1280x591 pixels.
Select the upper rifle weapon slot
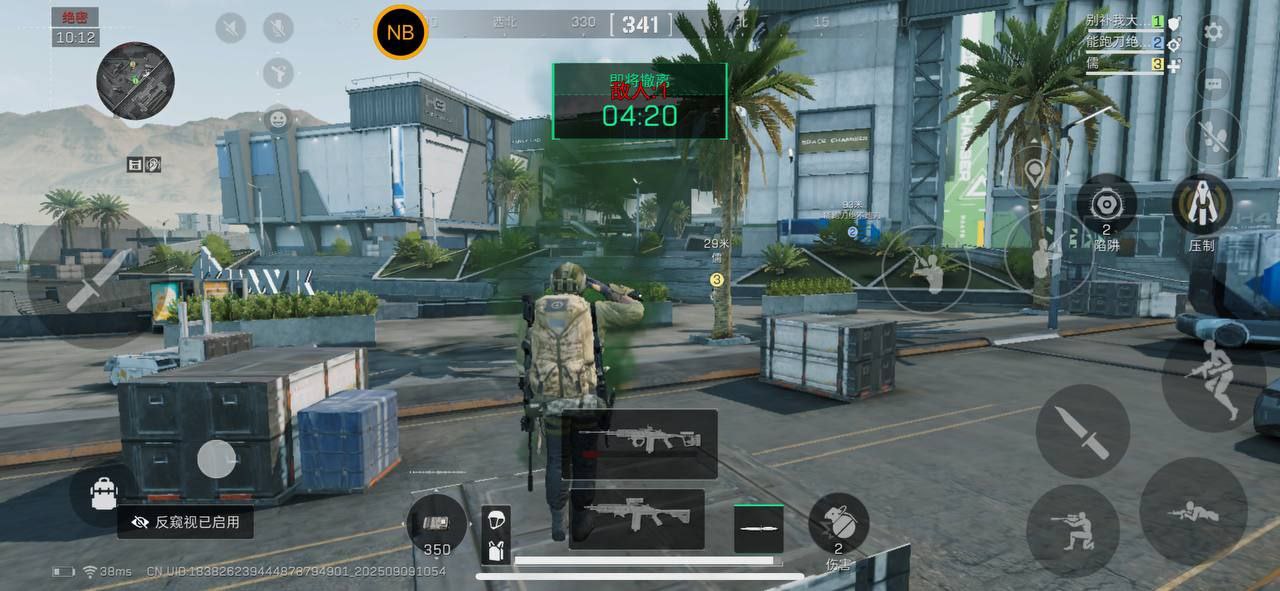click(640, 443)
